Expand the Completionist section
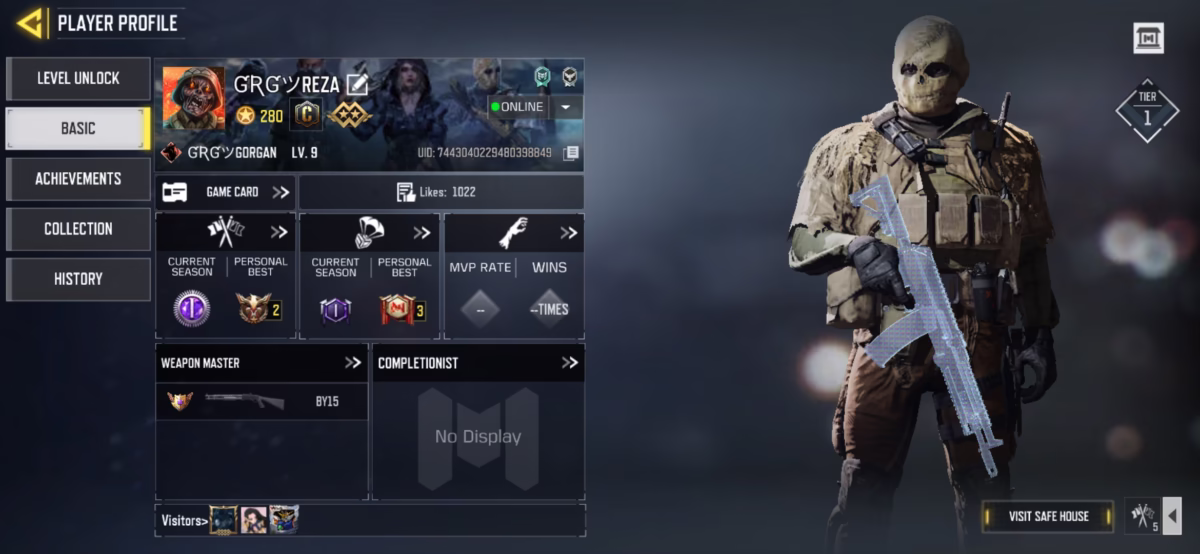This screenshot has height=554, width=1200. [569, 363]
